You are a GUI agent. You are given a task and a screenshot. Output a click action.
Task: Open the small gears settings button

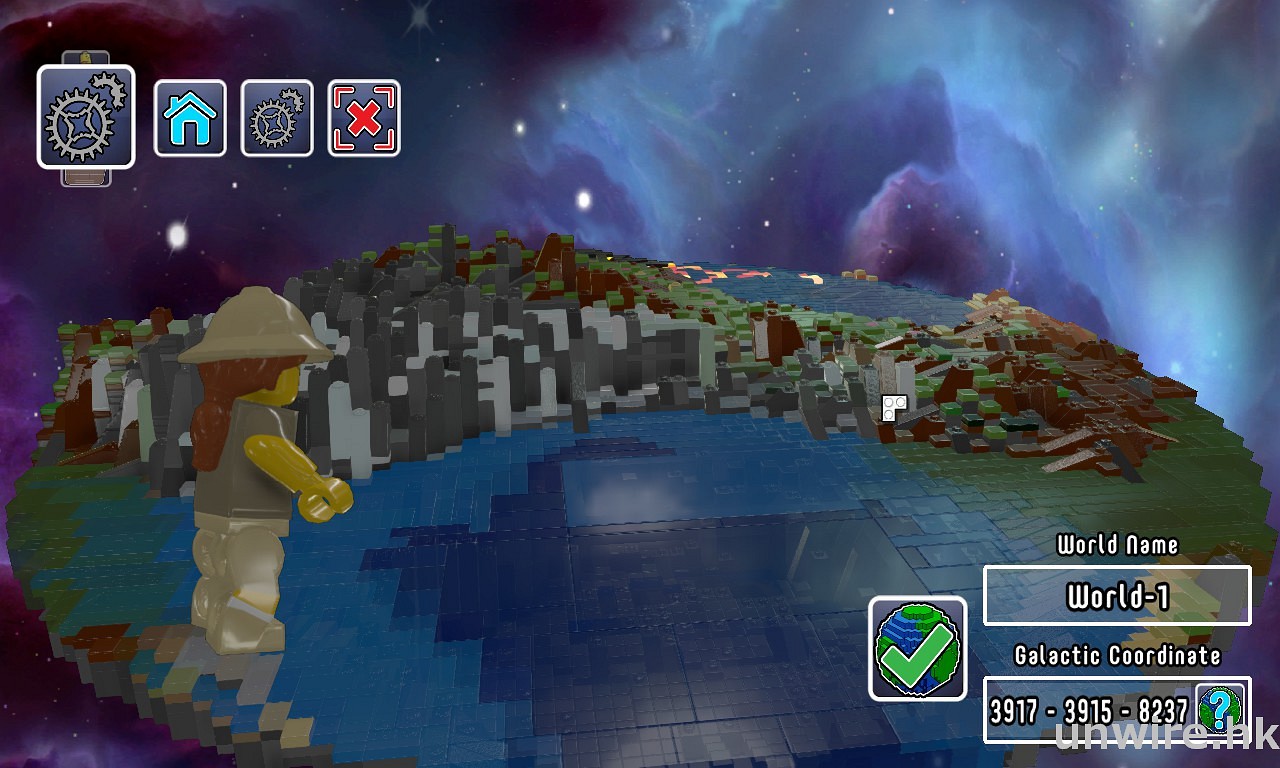coord(277,118)
